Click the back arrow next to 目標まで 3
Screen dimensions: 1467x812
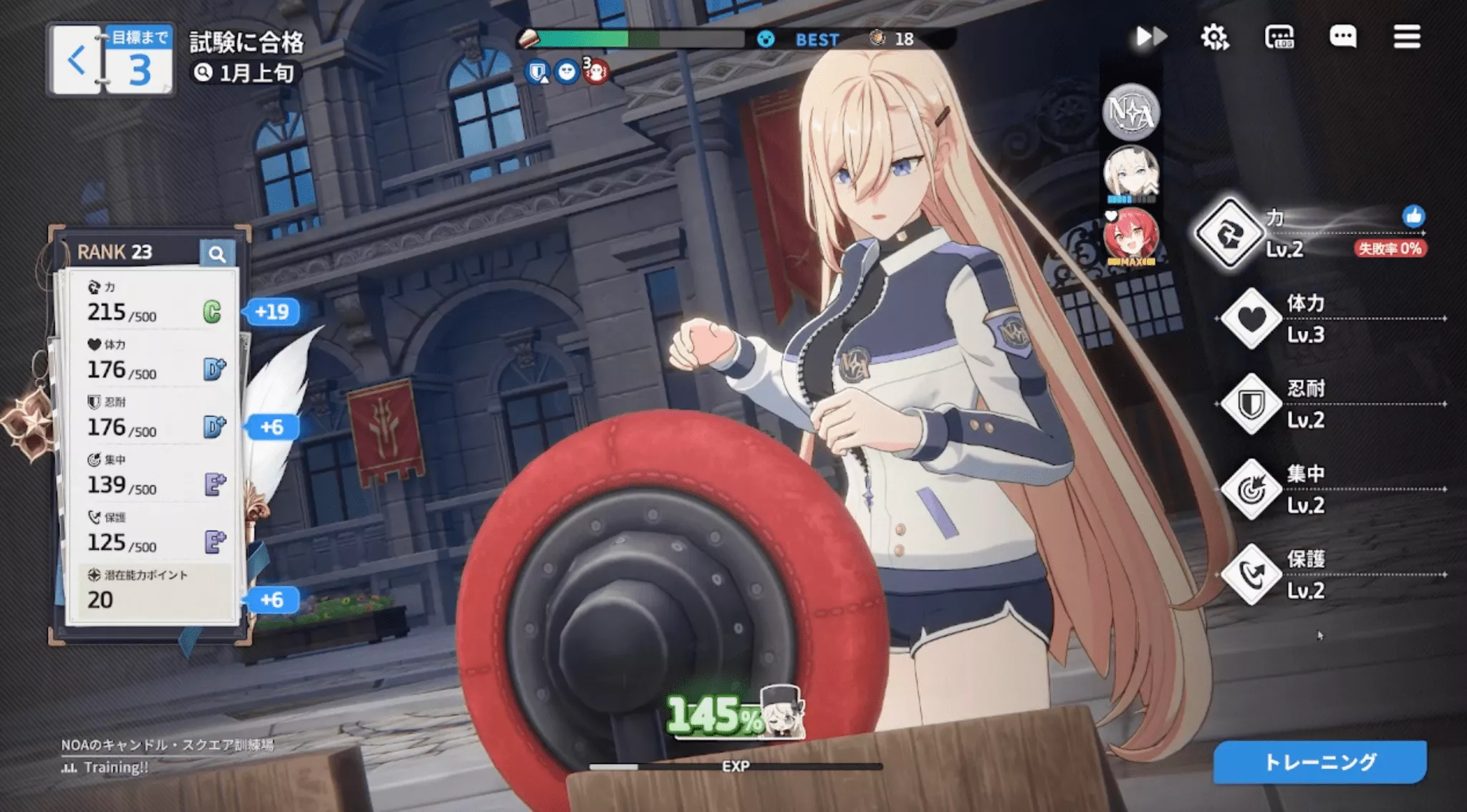pos(74,59)
